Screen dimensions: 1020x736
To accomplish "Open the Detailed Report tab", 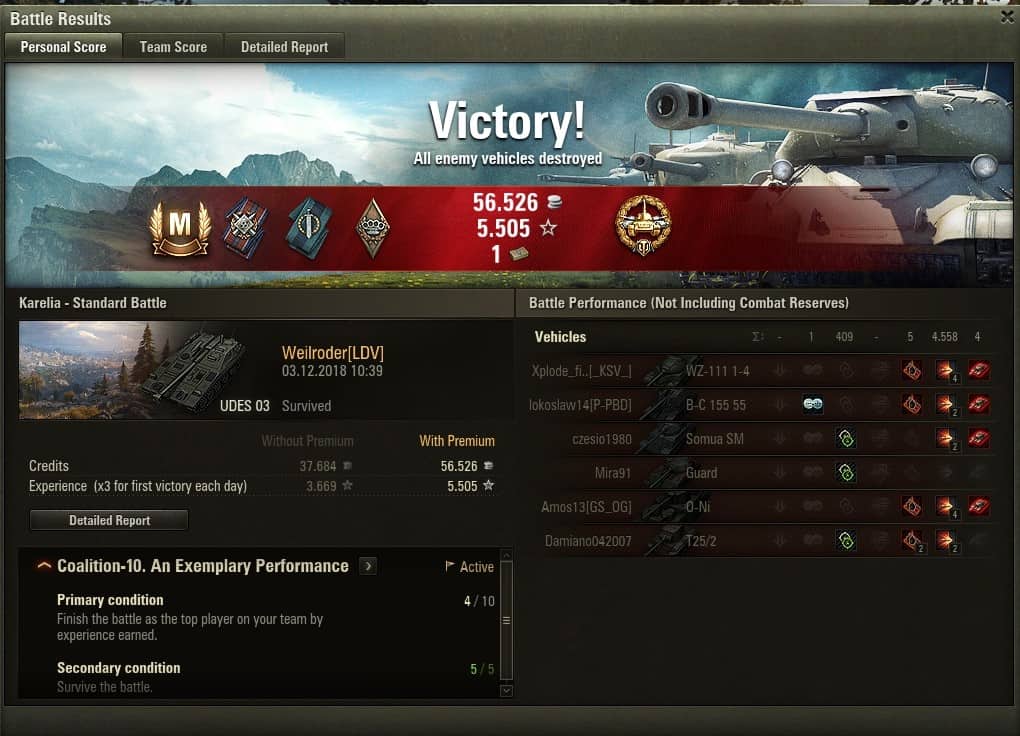I will [x=284, y=47].
